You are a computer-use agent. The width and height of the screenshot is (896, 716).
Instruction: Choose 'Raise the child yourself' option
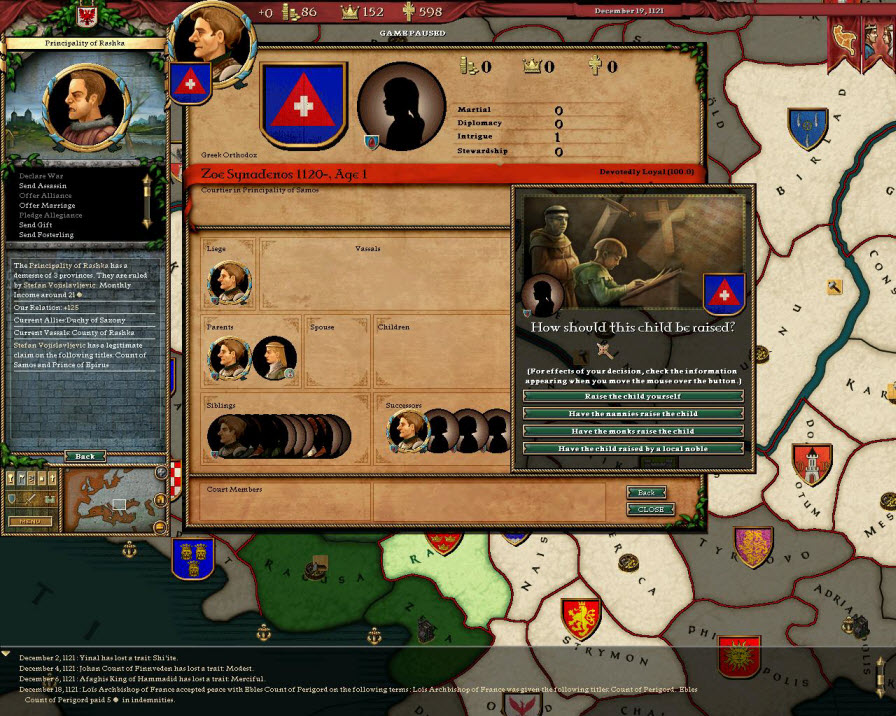point(633,396)
